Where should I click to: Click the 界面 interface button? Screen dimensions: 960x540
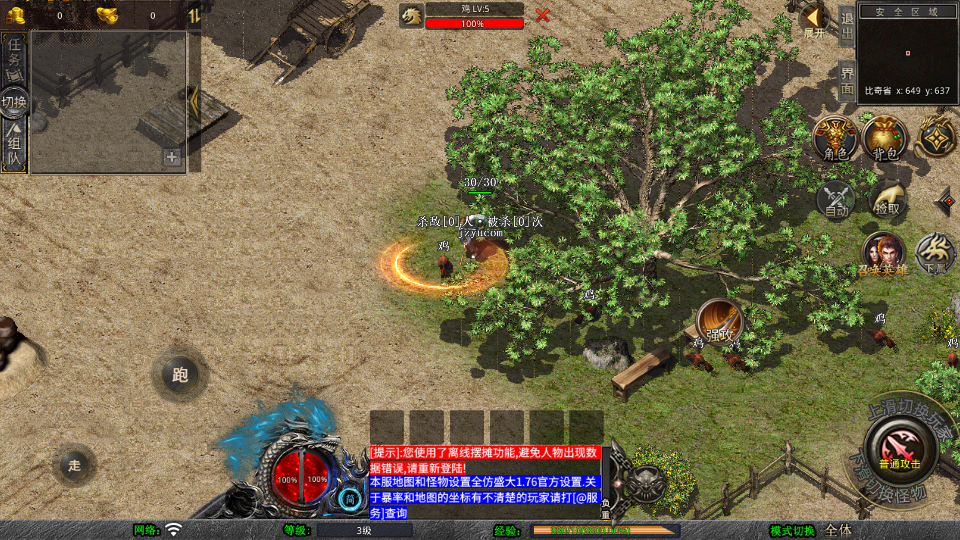click(847, 79)
